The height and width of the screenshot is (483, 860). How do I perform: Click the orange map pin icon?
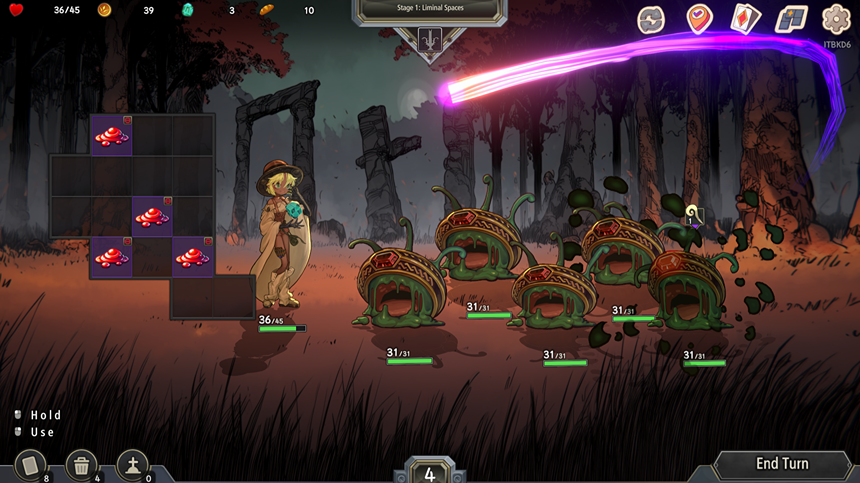tap(699, 19)
